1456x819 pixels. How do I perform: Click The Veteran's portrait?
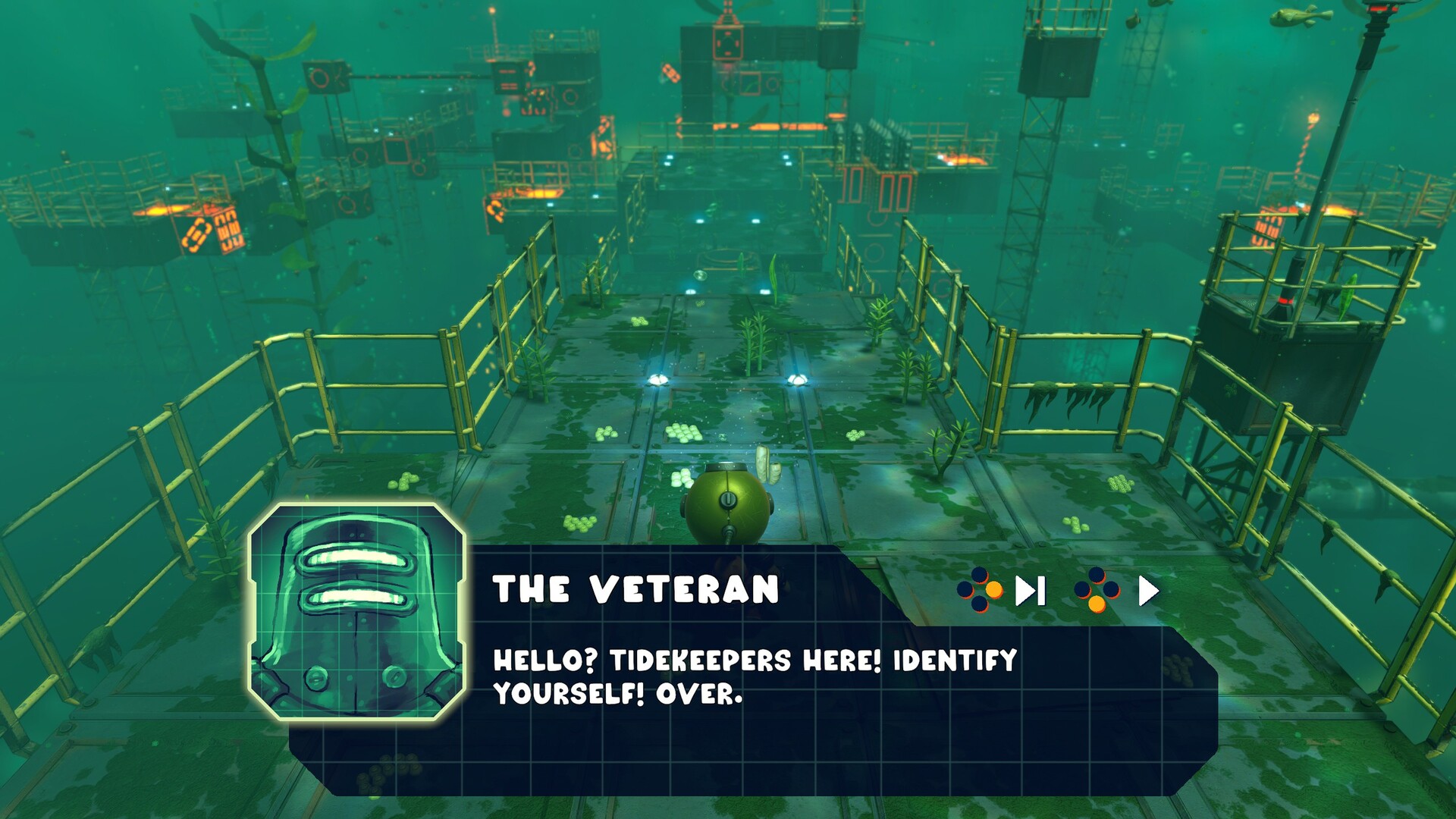coord(357,612)
